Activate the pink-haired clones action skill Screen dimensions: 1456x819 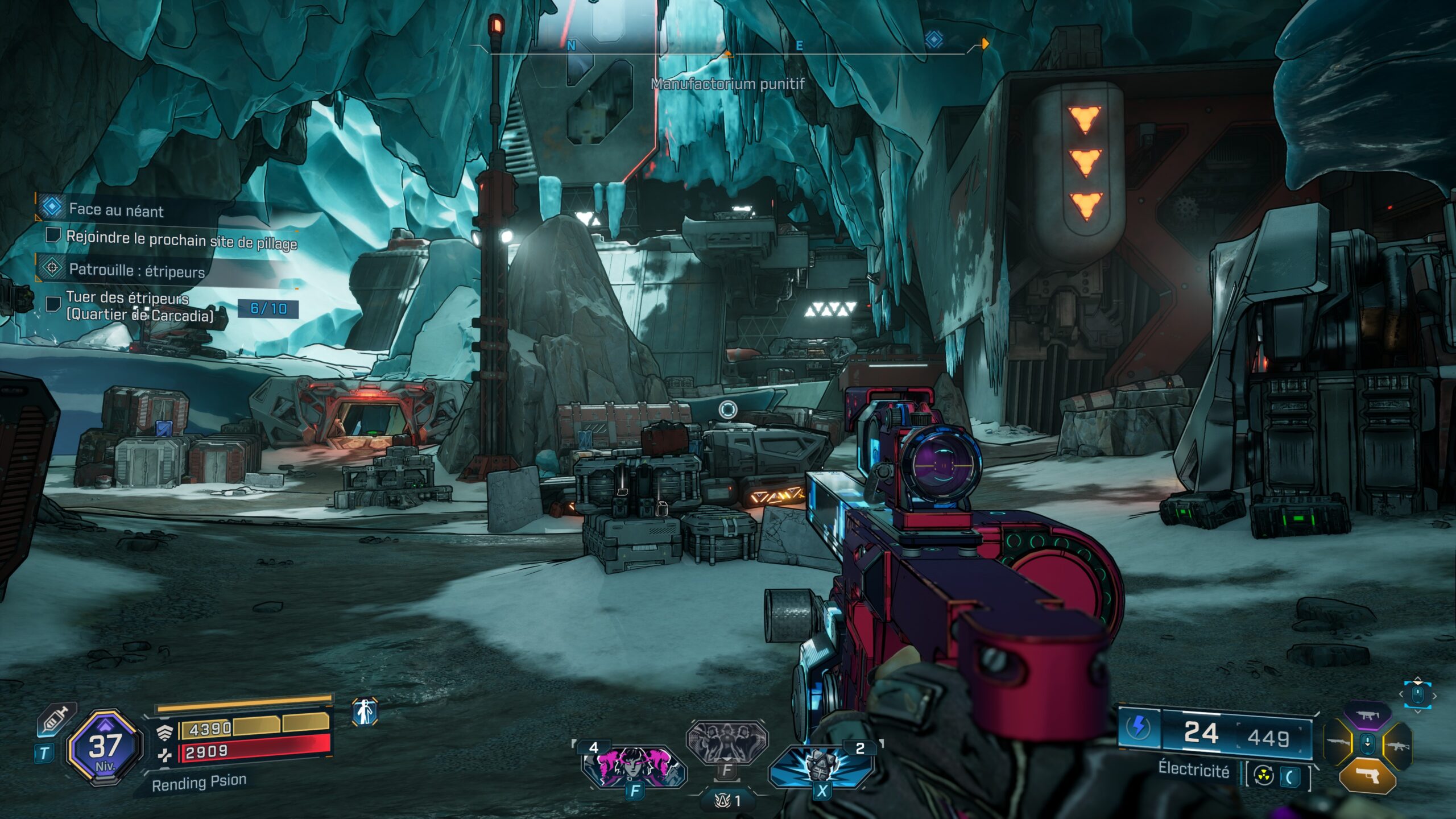pos(634,766)
